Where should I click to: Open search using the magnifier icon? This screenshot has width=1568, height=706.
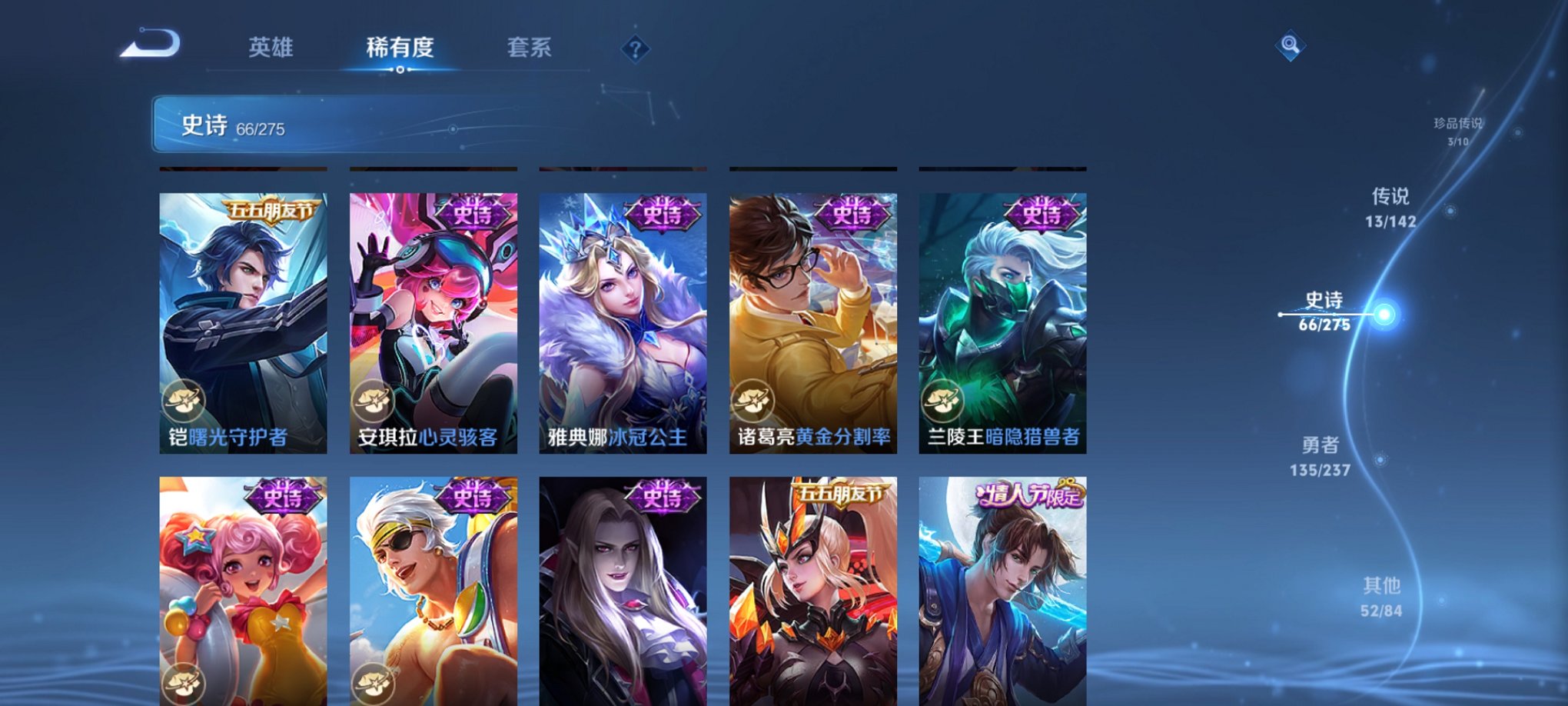(1290, 44)
